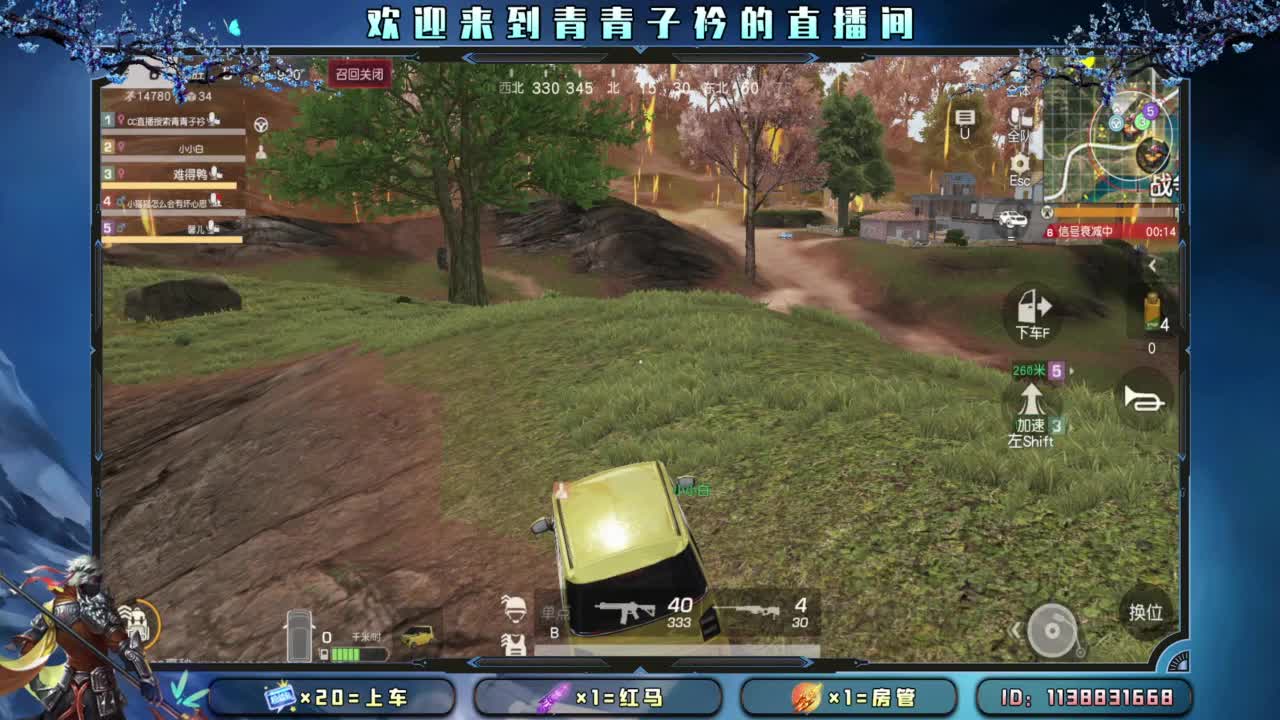Switch the 全队 voice channel toggle

point(1017,123)
